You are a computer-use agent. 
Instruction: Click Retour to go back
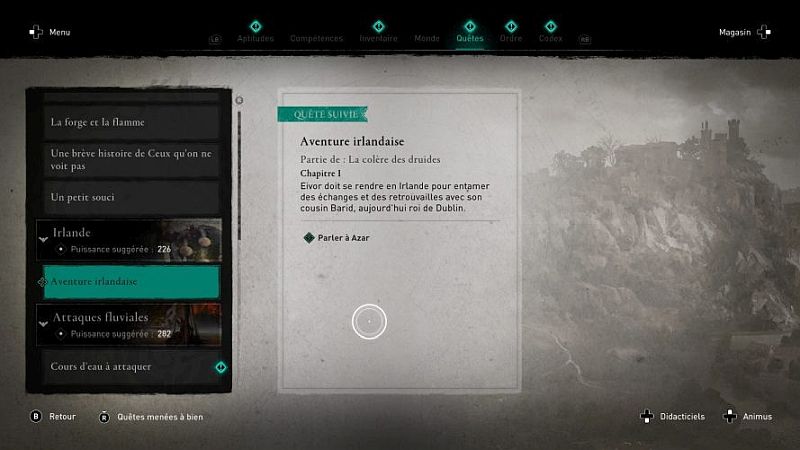point(54,416)
